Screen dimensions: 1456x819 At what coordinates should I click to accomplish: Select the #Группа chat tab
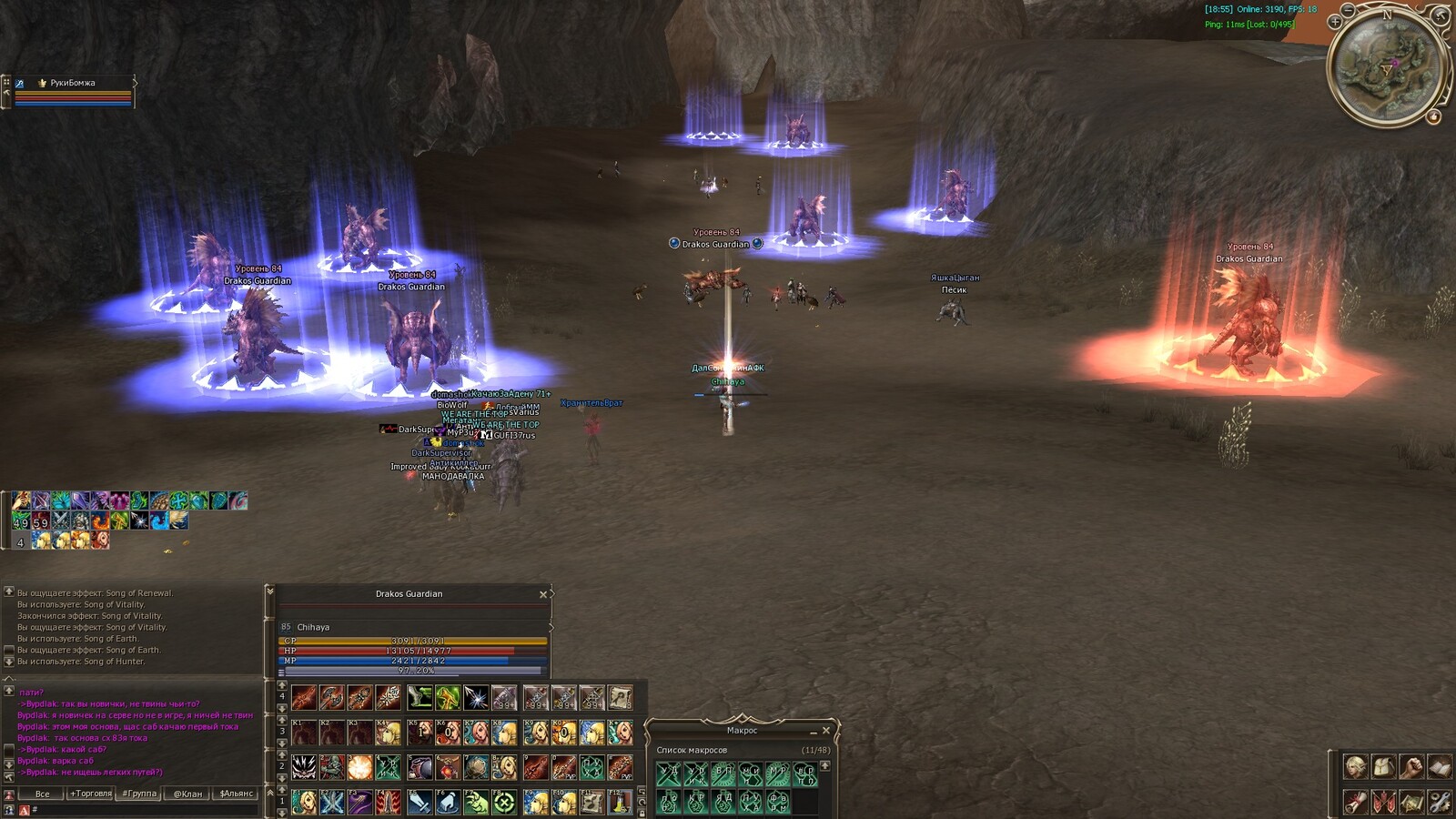coord(140,794)
